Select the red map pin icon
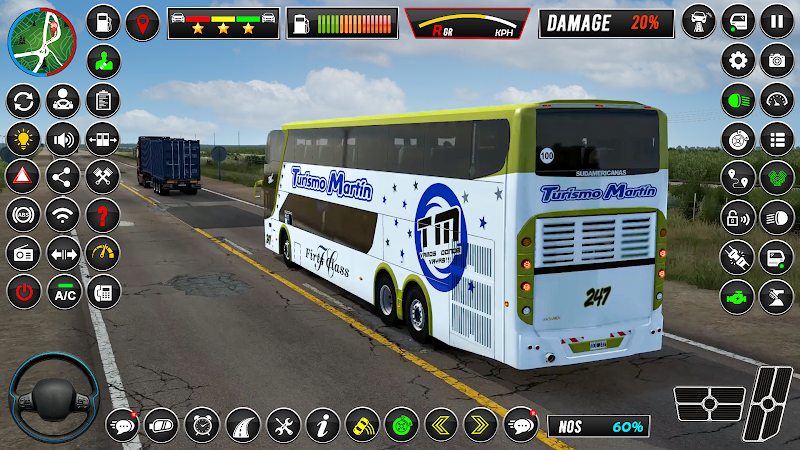Screen dimensions: 800x450 (x=143, y=21)
